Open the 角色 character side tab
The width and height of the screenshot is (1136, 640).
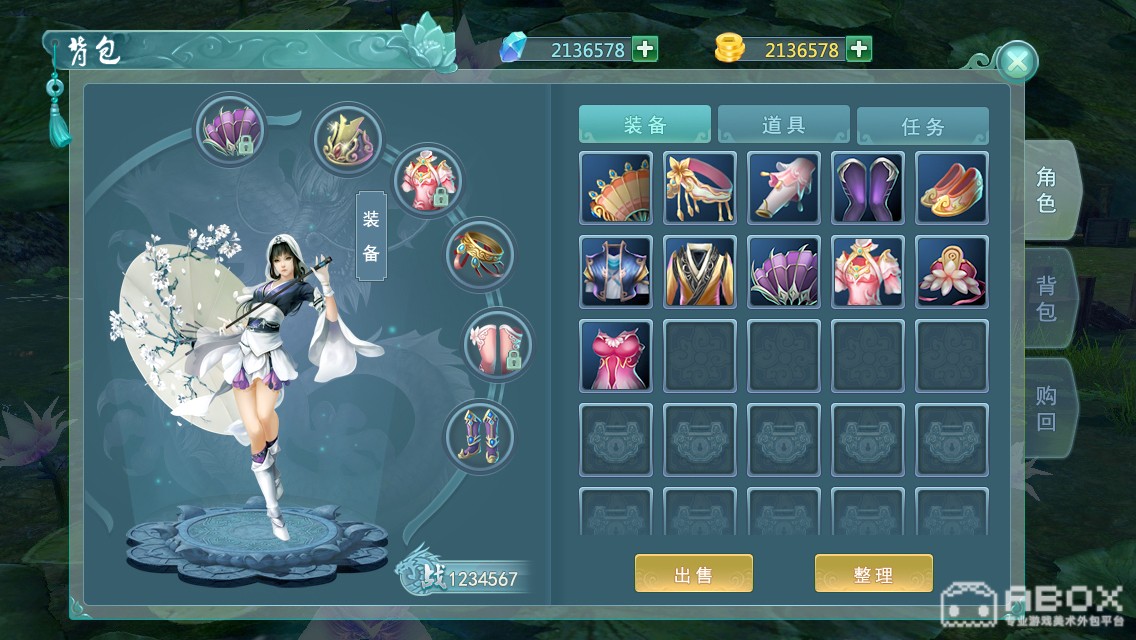(x=1046, y=190)
